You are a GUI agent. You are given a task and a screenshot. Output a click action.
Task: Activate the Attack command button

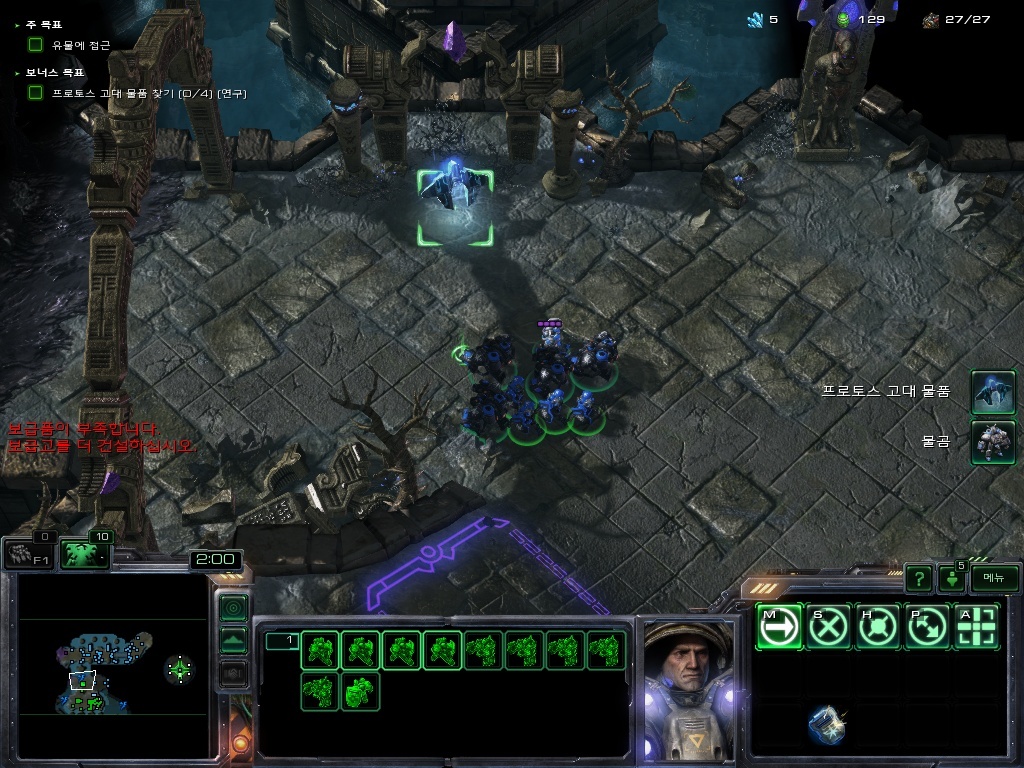point(977,627)
